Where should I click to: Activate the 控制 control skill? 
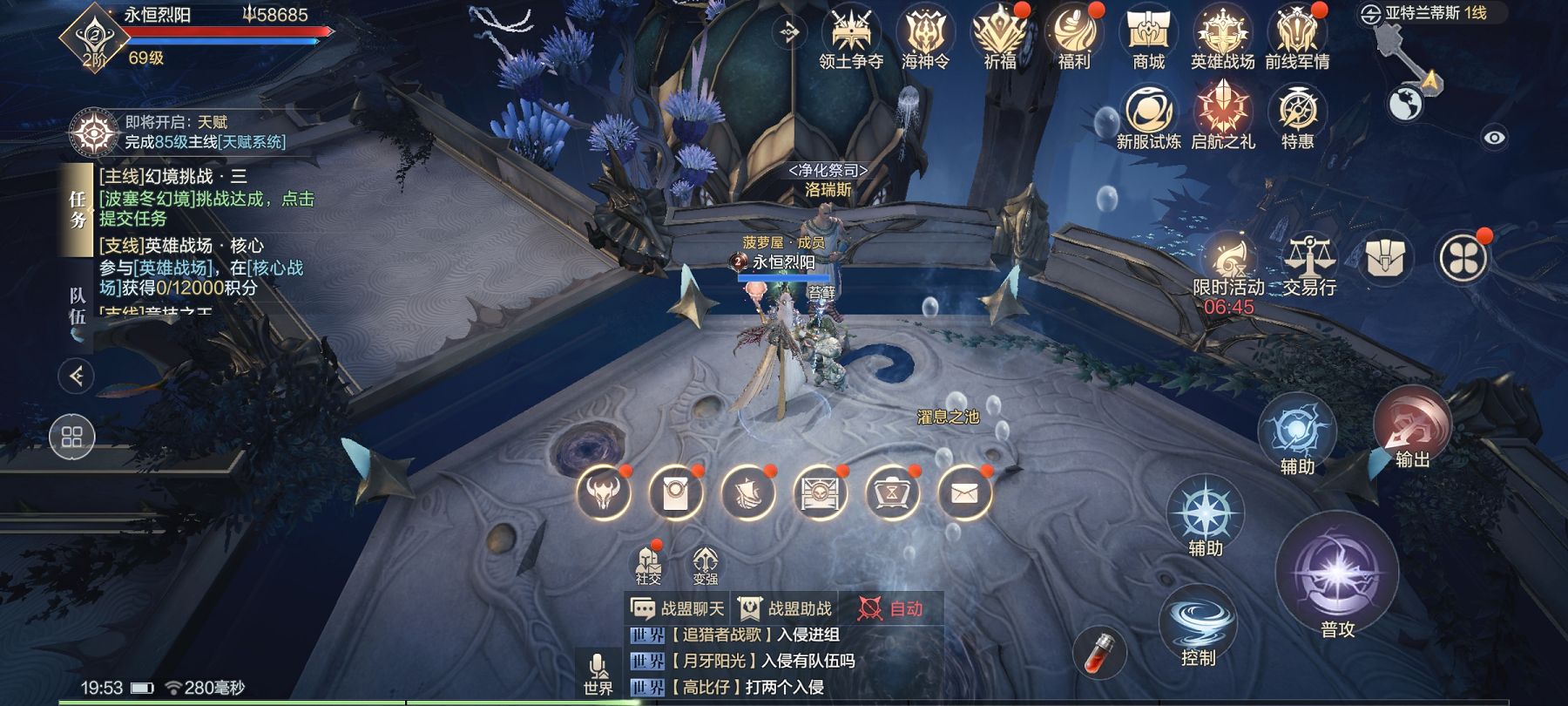pyautogui.click(x=1199, y=623)
